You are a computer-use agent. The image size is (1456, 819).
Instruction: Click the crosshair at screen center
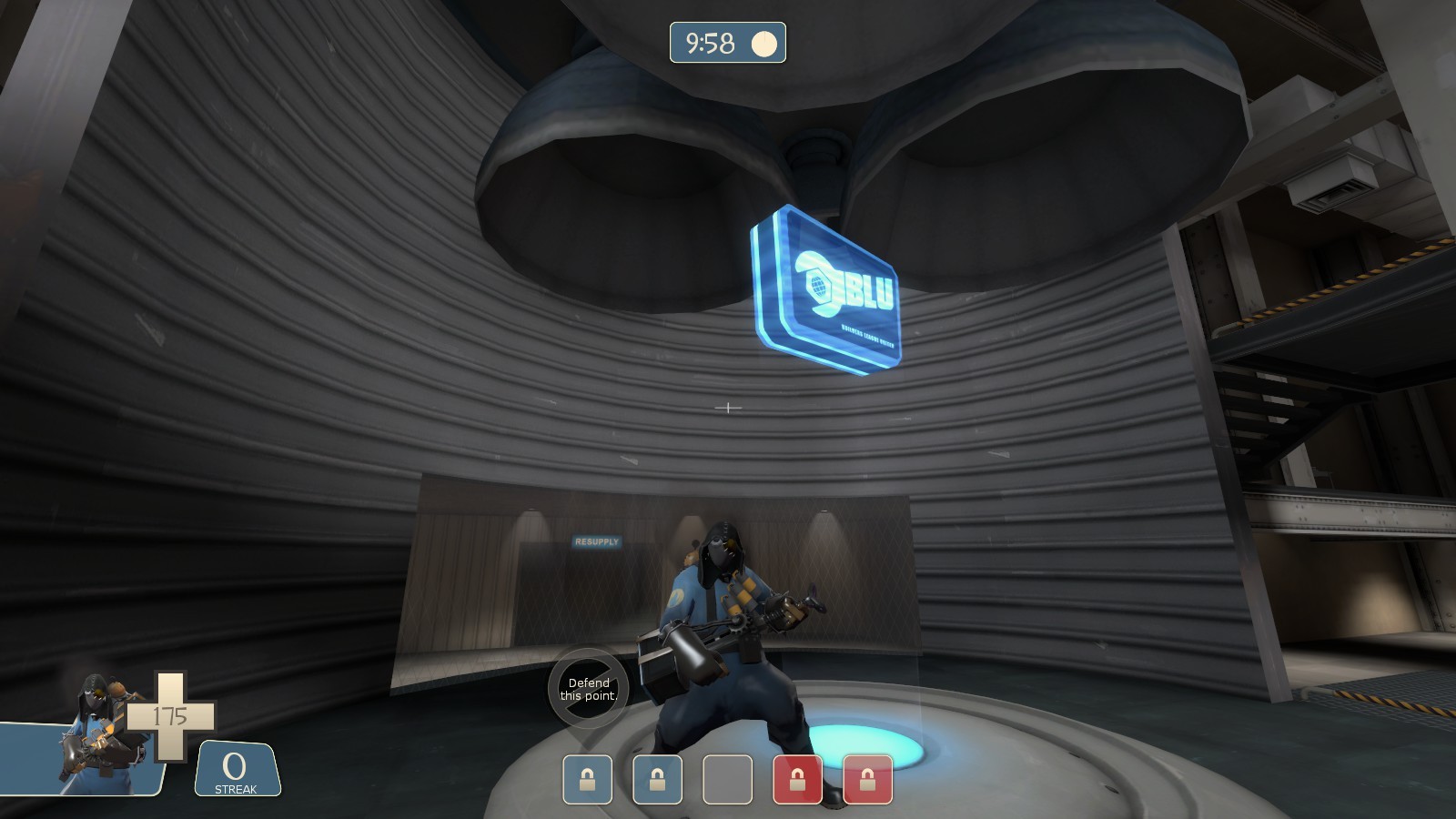point(728,406)
